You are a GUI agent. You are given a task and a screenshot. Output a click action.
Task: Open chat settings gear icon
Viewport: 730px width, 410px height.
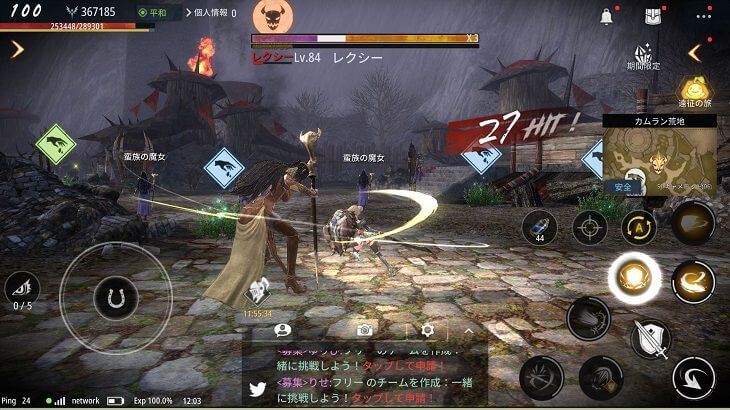click(x=427, y=329)
